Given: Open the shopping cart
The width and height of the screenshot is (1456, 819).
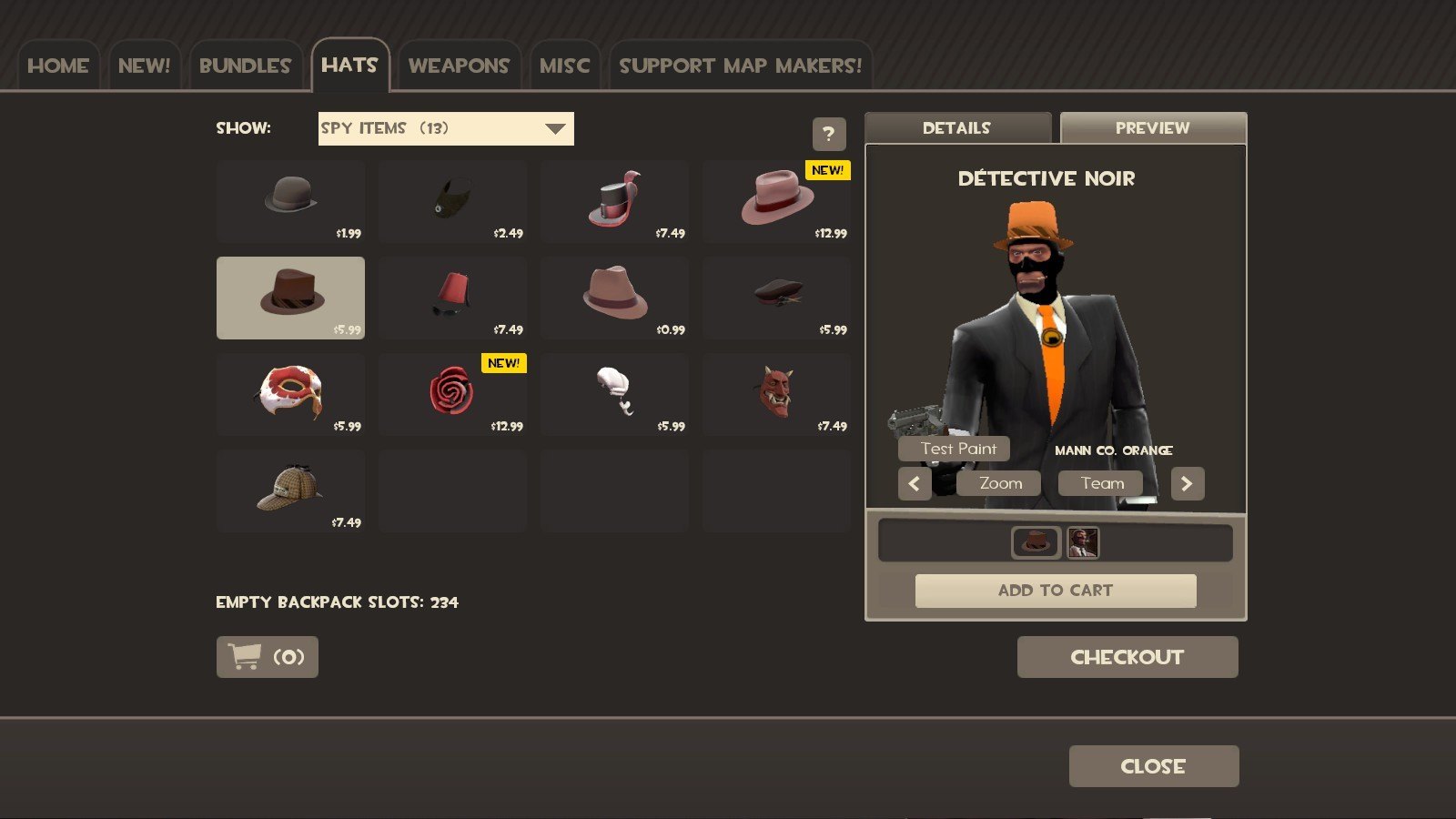Looking at the screenshot, I should click(268, 657).
